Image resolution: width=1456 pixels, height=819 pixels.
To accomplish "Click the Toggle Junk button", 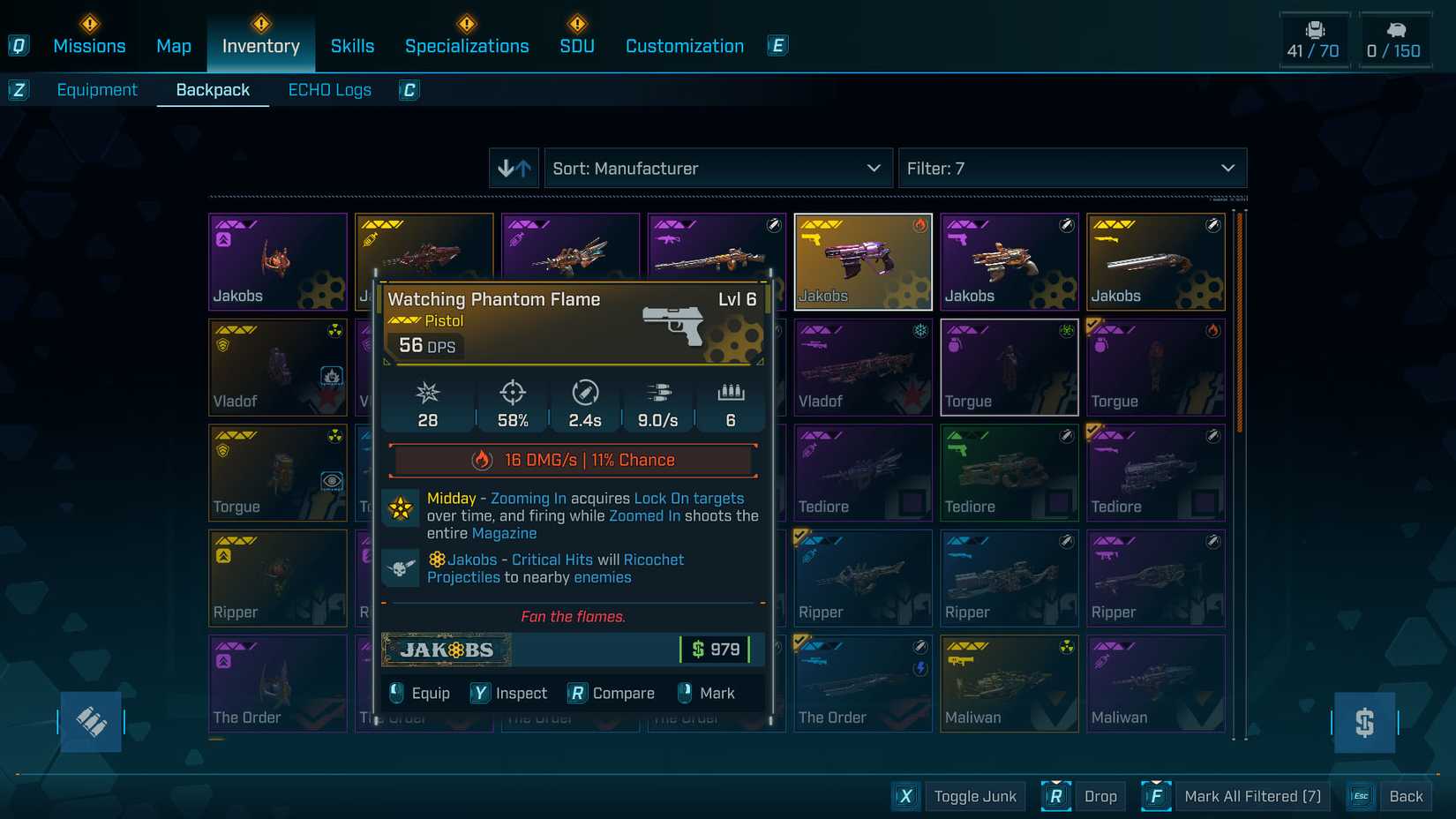I will 974,795.
